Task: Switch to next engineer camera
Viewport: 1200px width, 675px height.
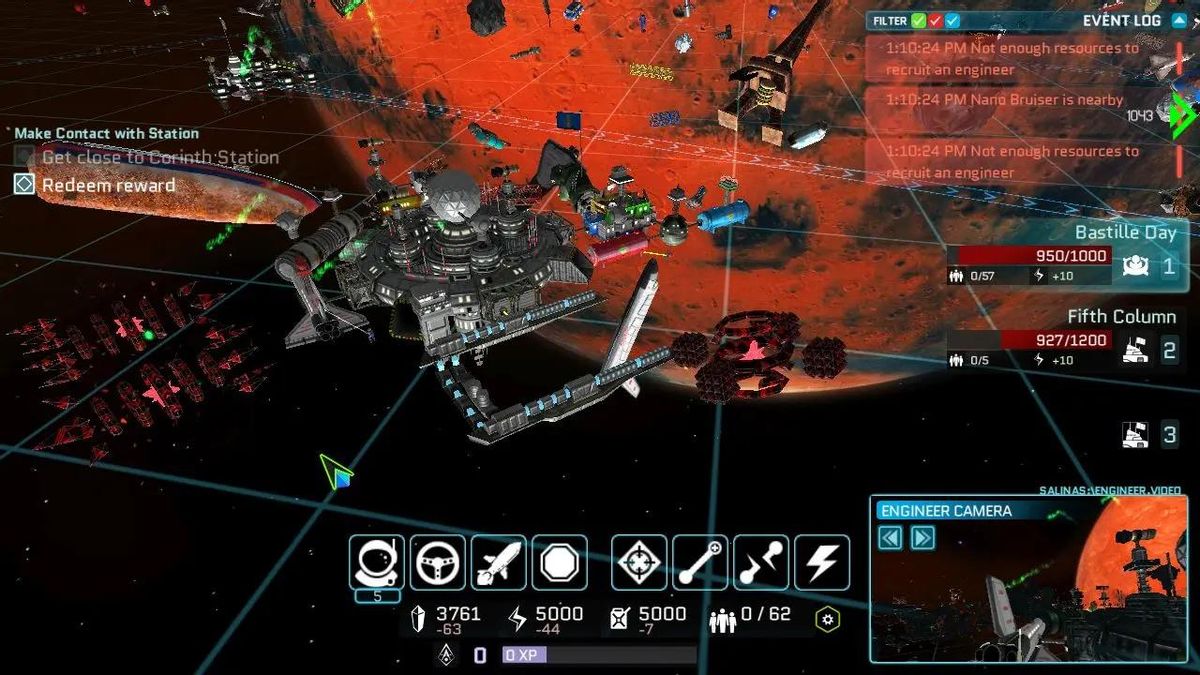Action: [x=923, y=538]
